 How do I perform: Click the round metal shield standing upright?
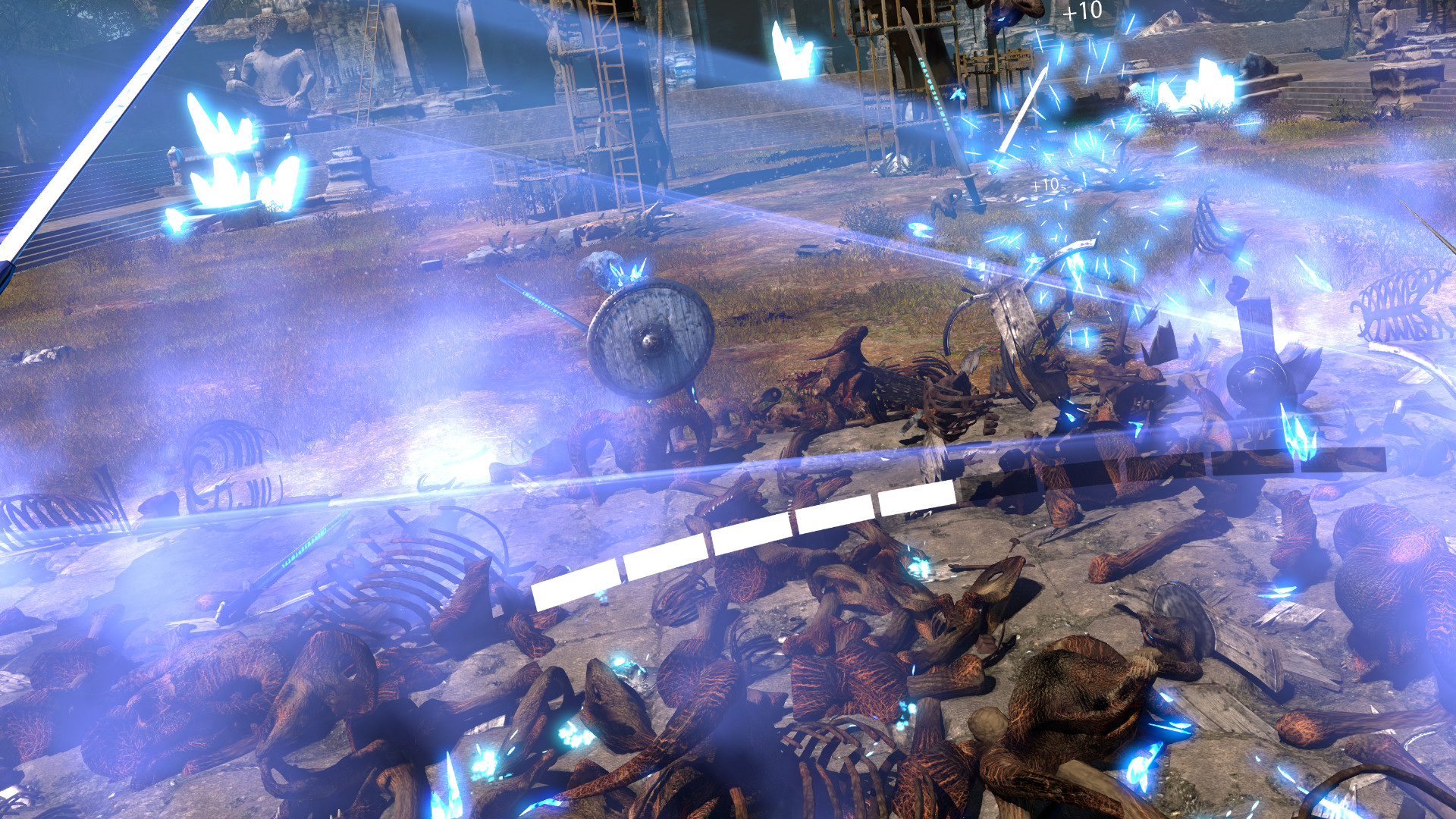coord(648,341)
